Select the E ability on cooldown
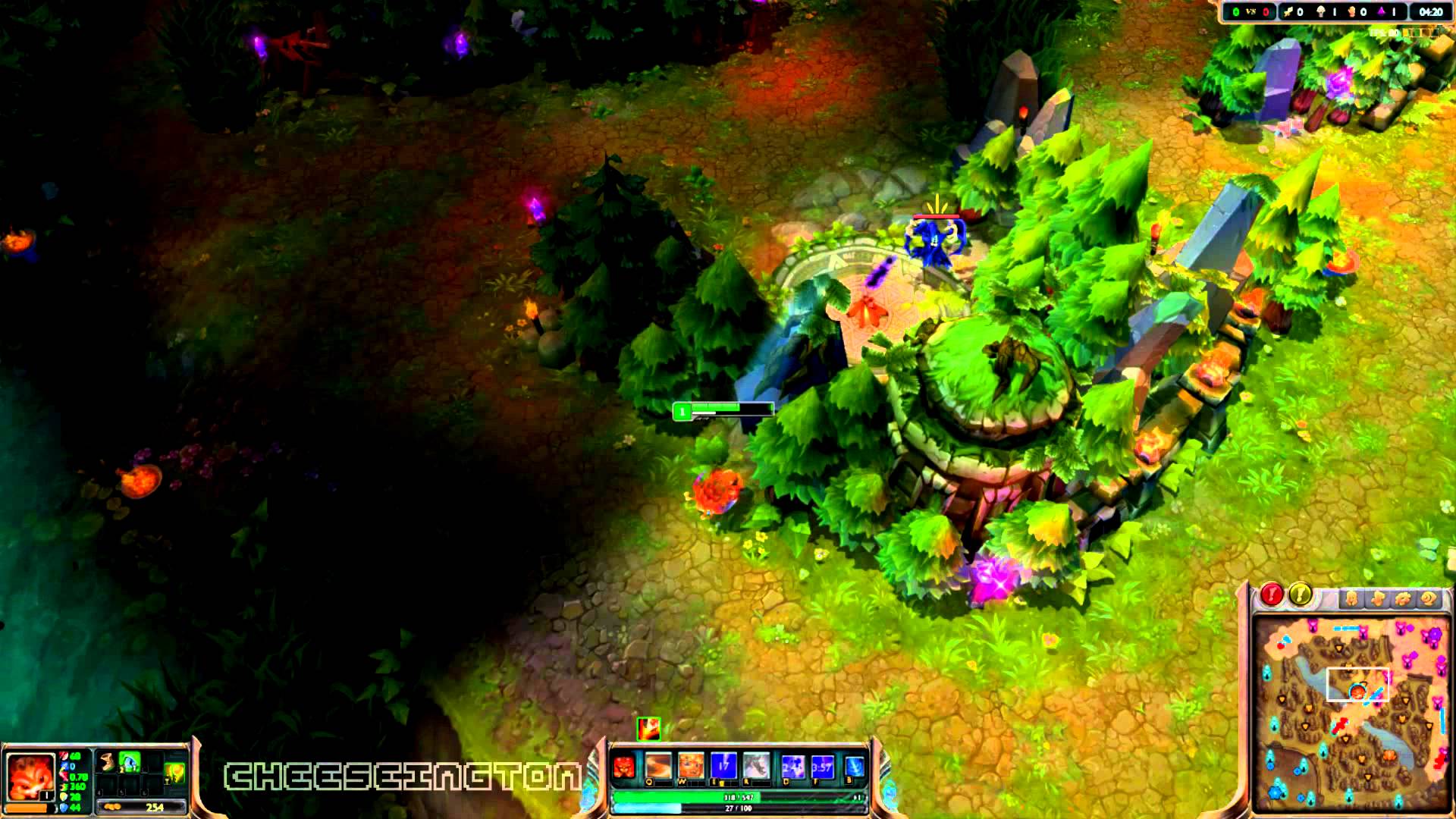This screenshot has height=819, width=1456. pos(723,767)
